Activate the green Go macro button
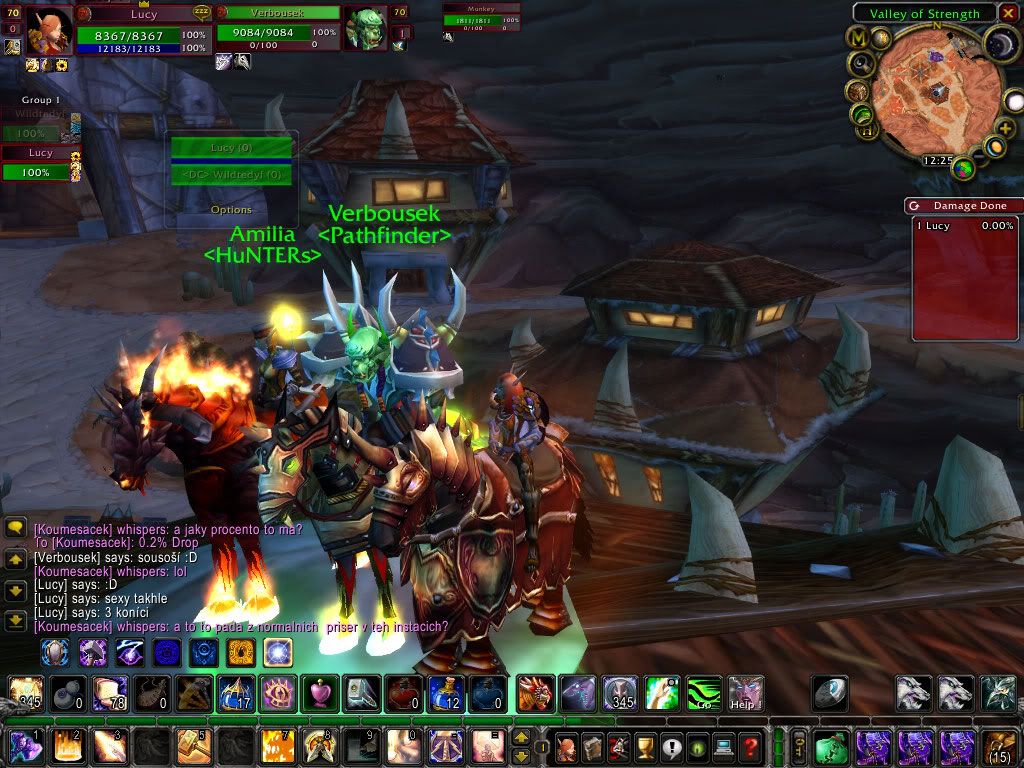 tap(703, 693)
